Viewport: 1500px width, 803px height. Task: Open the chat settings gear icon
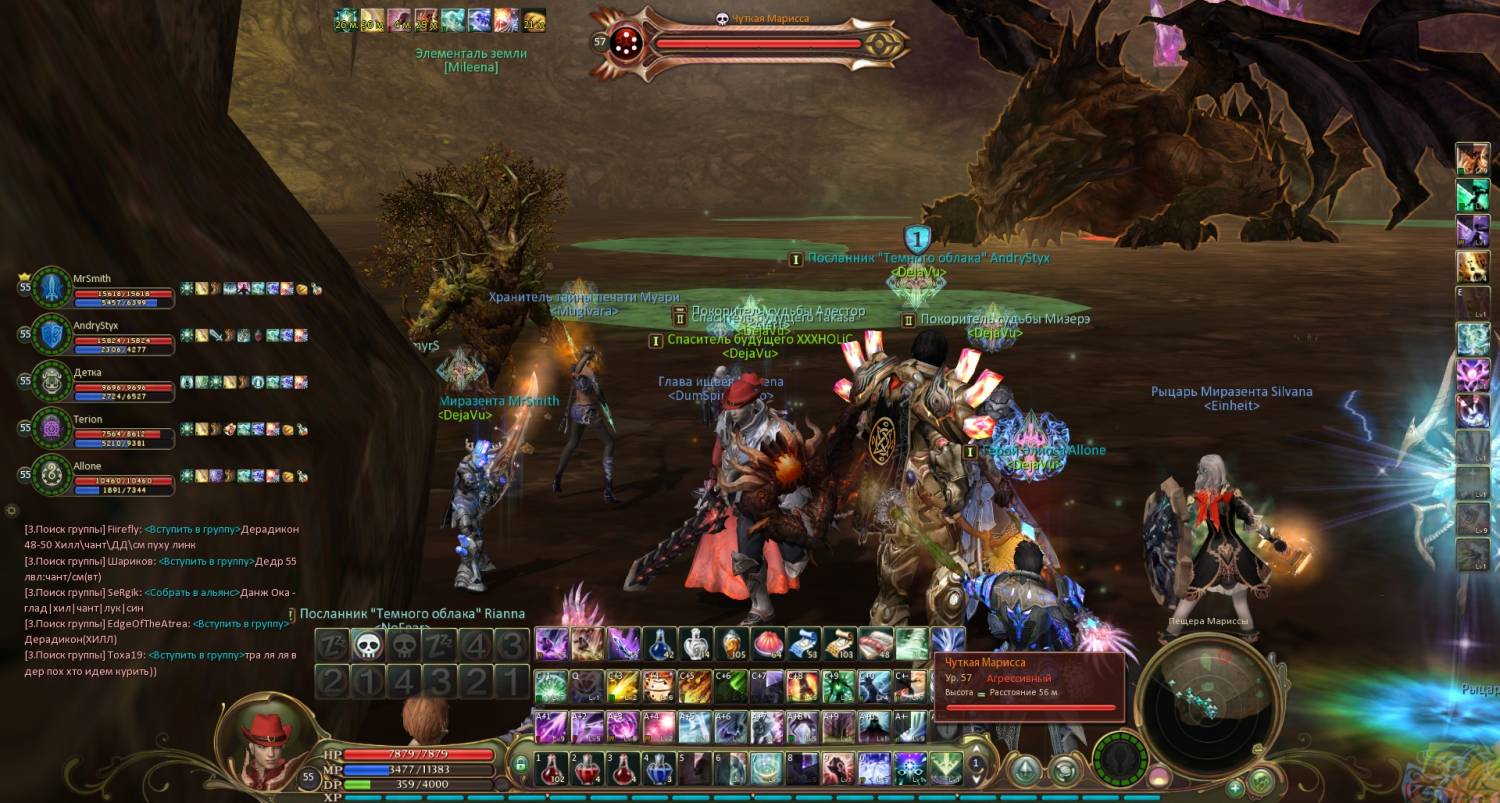coord(12,511)
